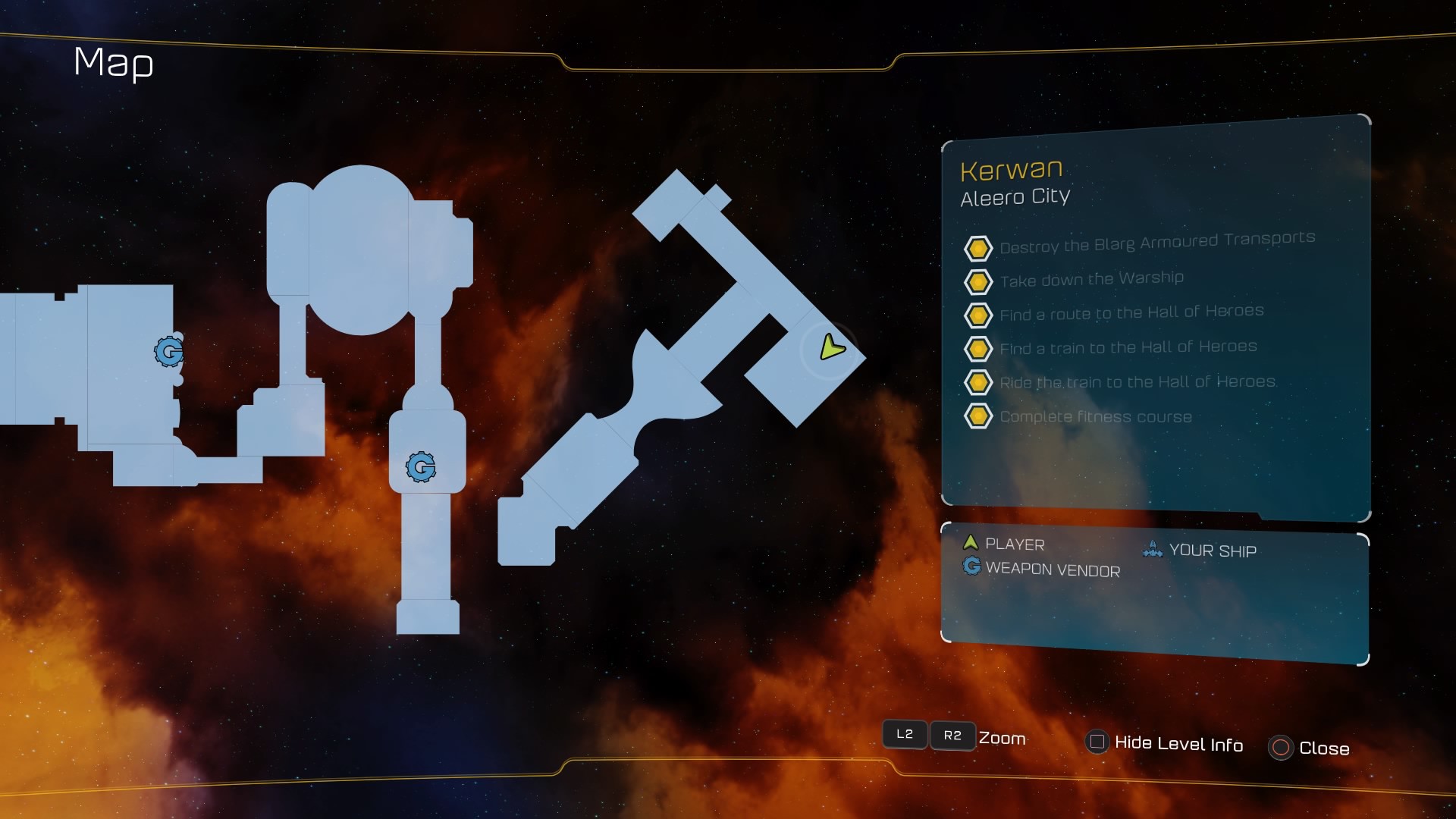This screenshot has height=819, width=1456.
Task: Click the Zoom map control label
Action: pyautogui.click(x=1002, y=738)
